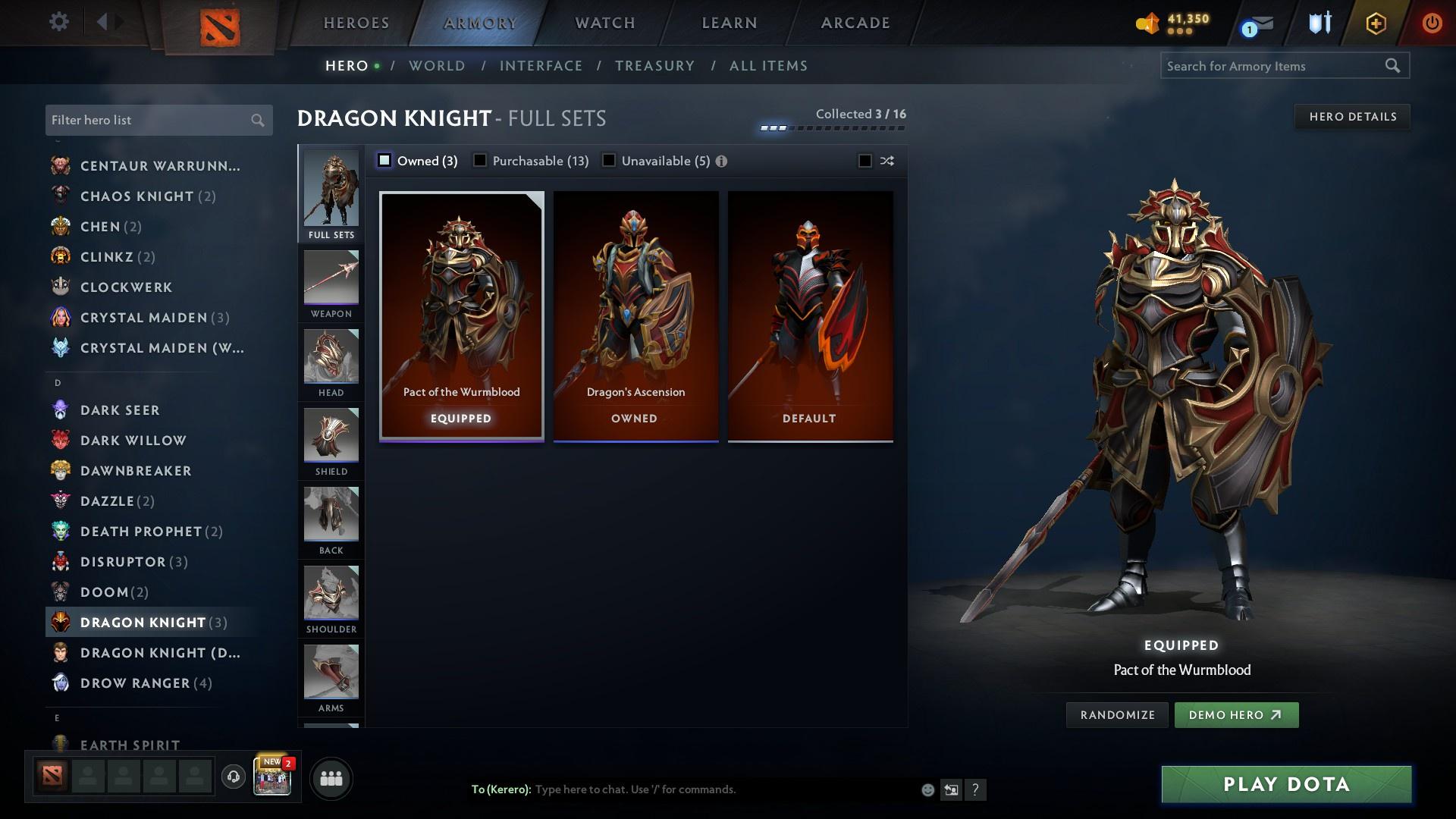Select the WEAPON item slot icon

[x=331, y=278]
